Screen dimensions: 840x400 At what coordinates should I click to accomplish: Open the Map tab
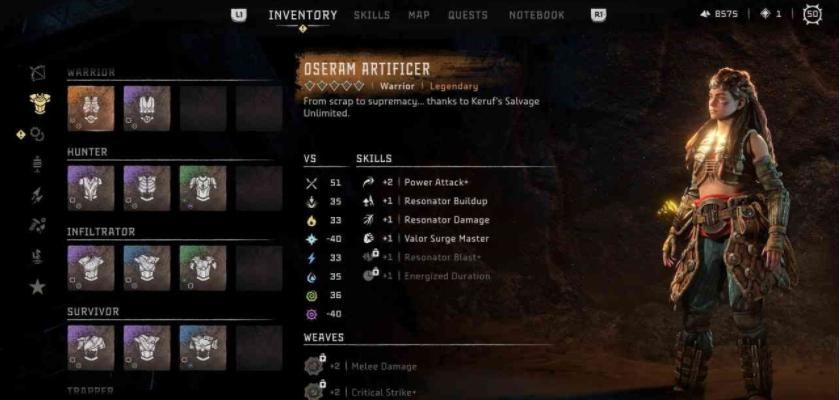point(419,15)
